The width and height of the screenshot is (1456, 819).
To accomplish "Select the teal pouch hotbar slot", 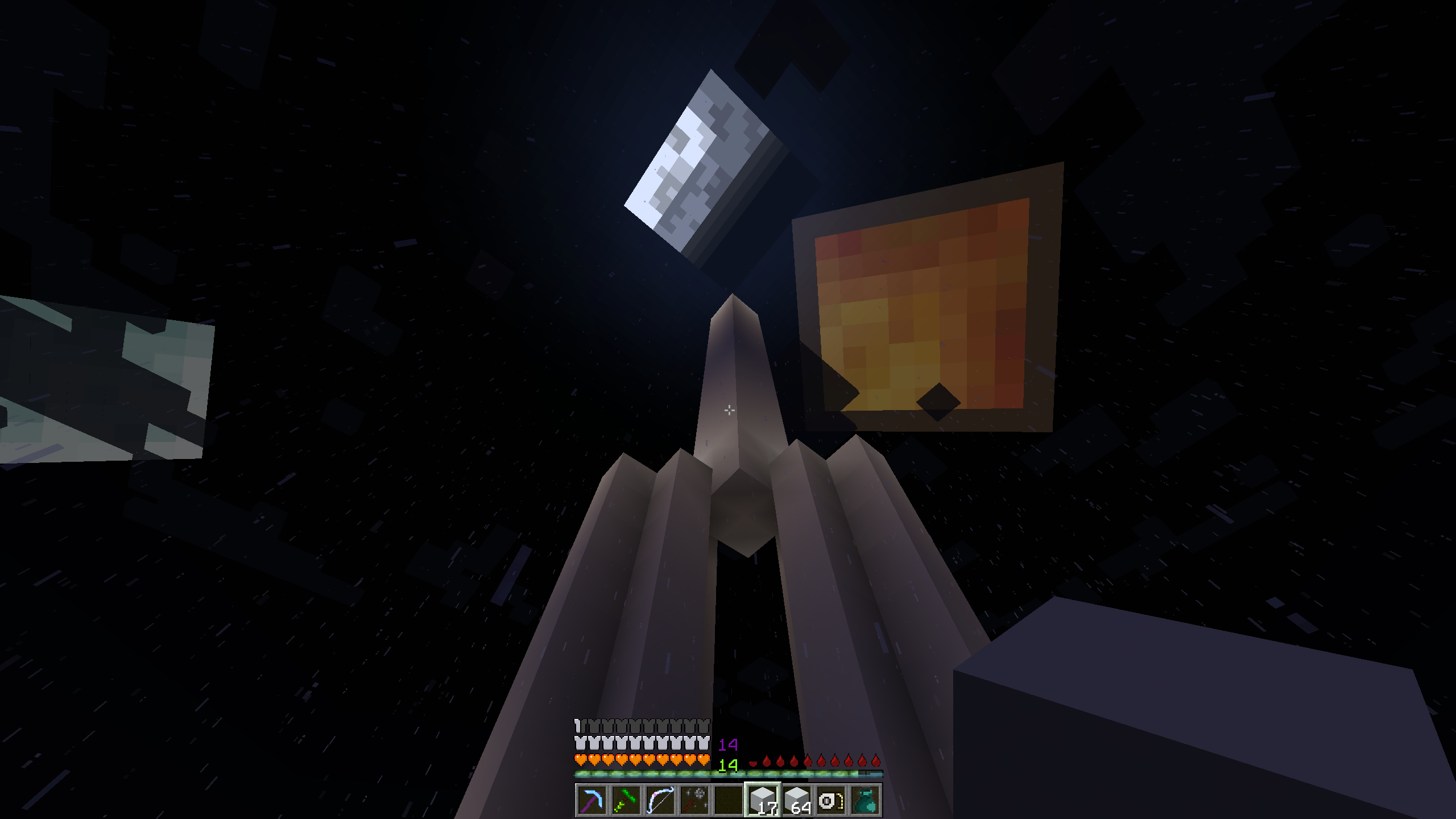I will coord(865,801).
